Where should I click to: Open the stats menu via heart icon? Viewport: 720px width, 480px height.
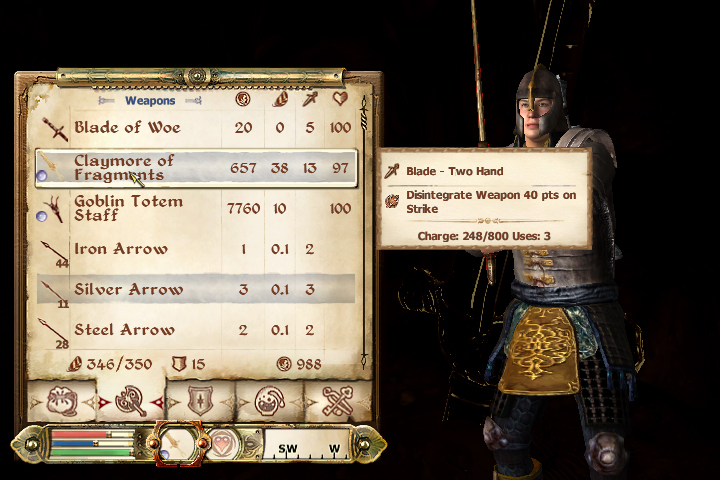click(222, 444)
